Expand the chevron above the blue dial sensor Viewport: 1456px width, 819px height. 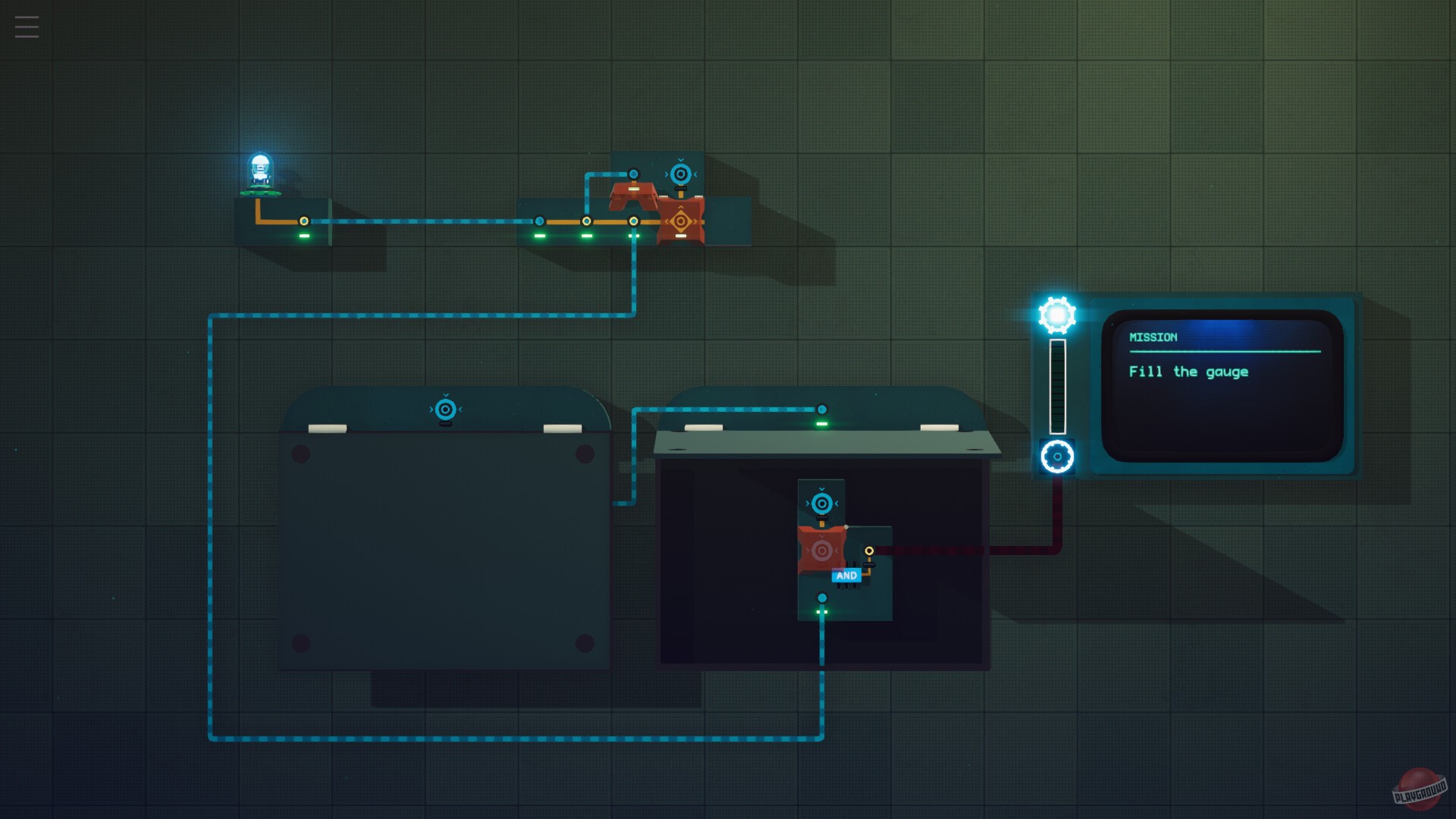coord(680,160)
